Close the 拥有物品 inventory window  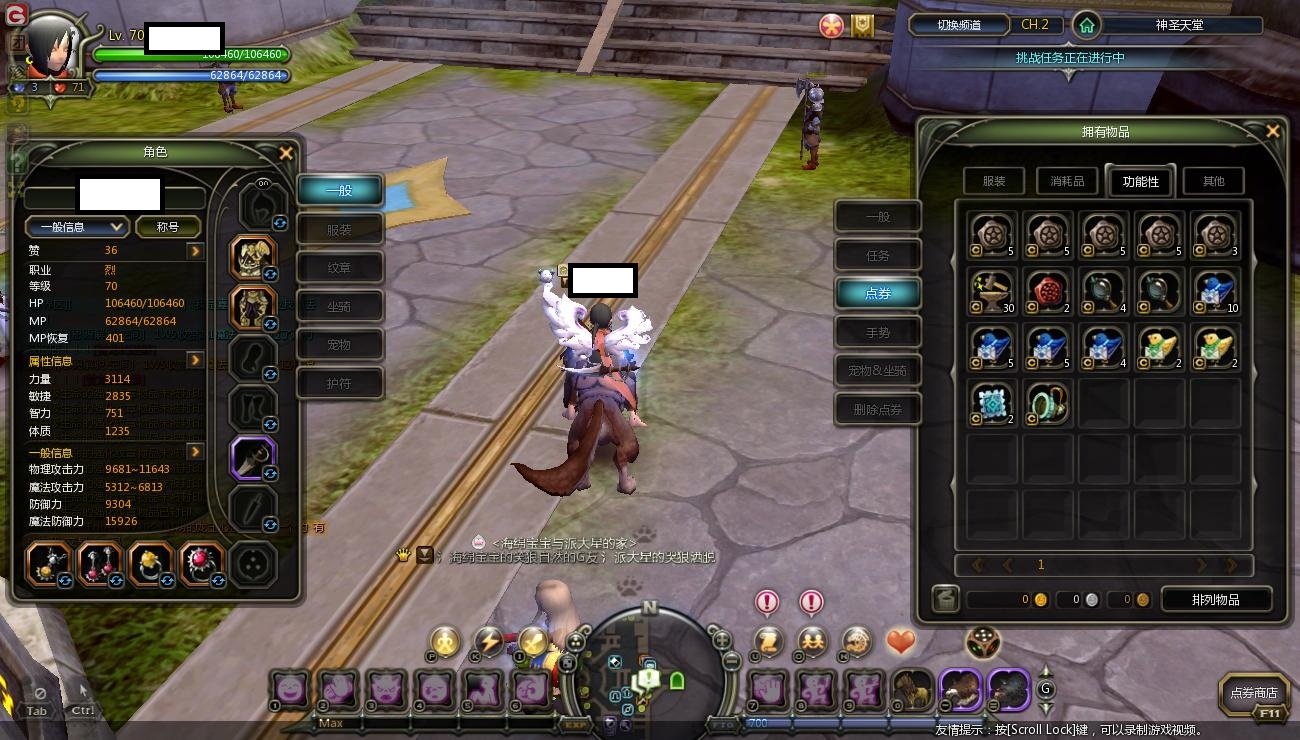pos(1272,131)
